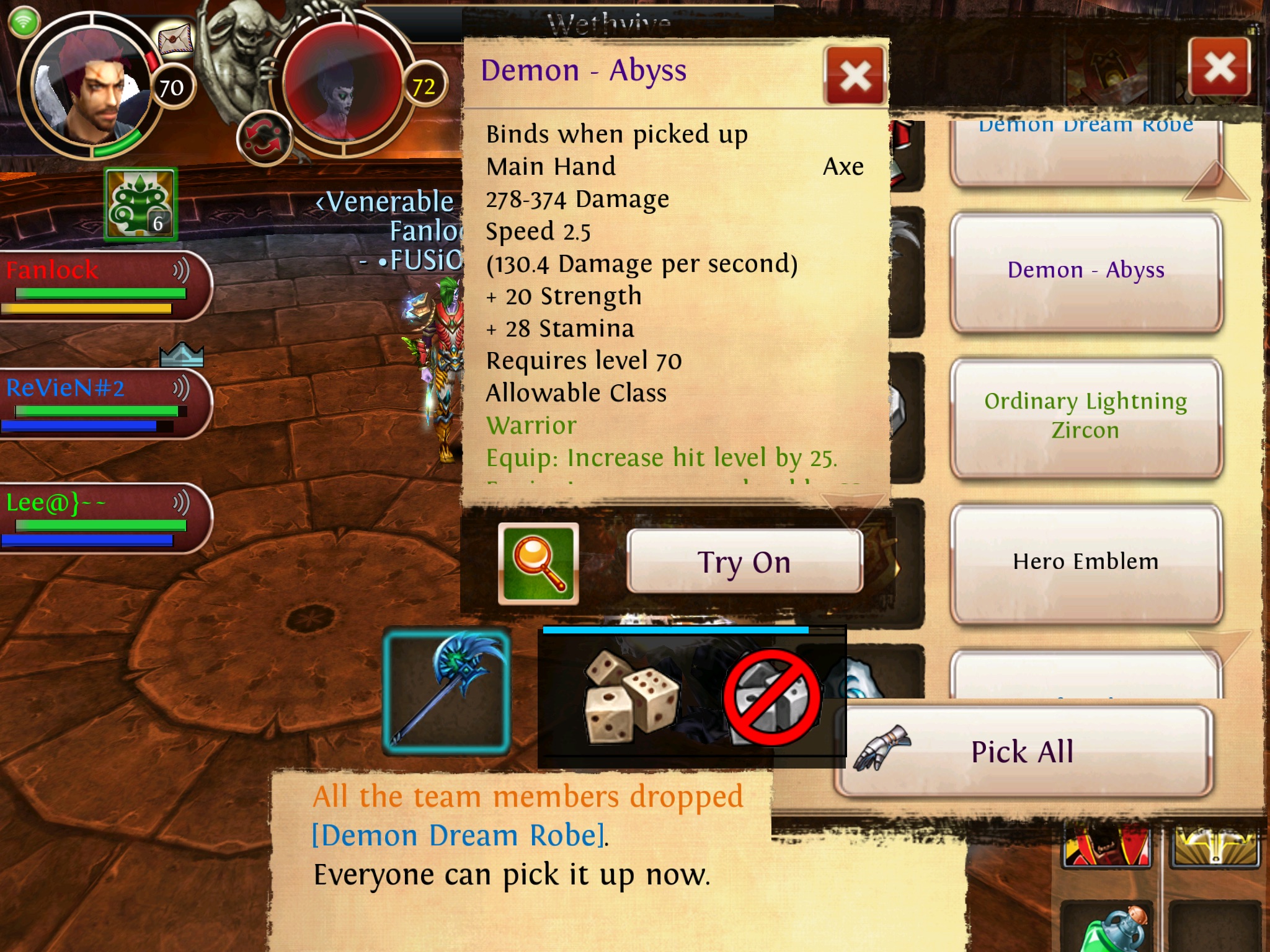Image resolution: width=1270 pixels, height=952 pixels.
Task: Tap the red swap-target arrows button
Action: click(x=264, y=138)
